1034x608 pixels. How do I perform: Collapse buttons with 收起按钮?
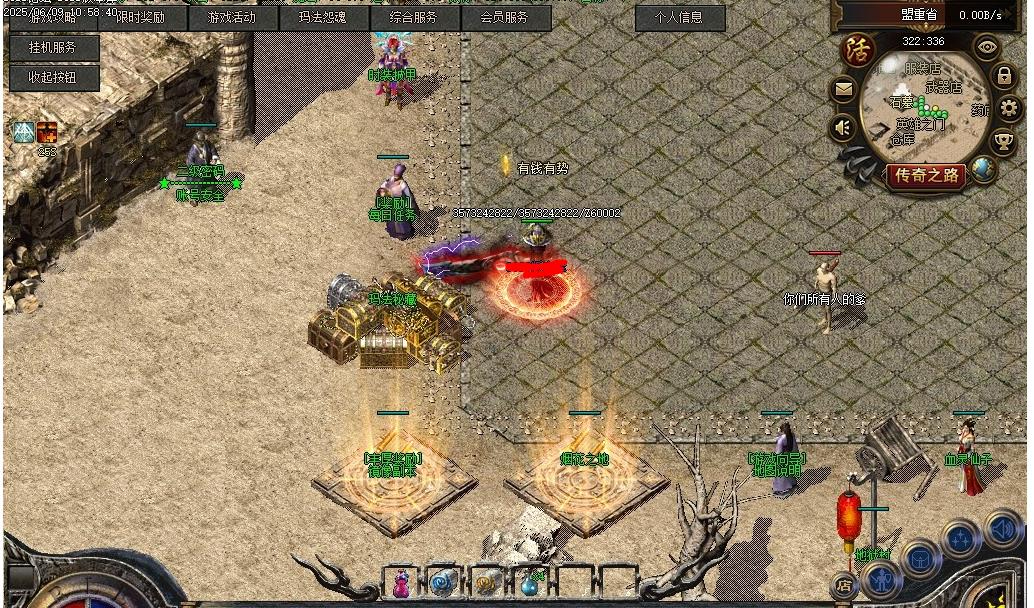coord(54,77)
